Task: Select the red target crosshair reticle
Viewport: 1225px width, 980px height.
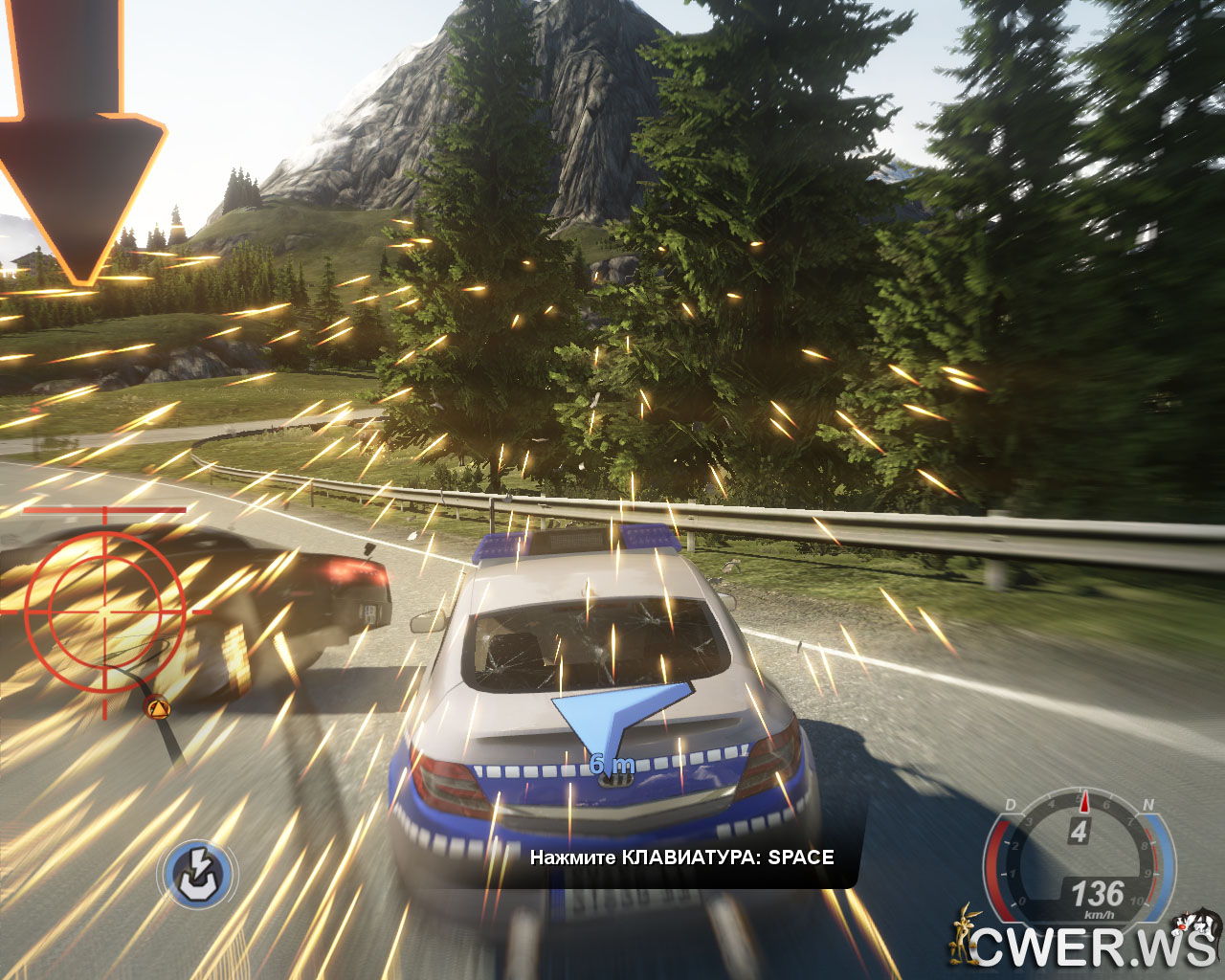Action: click(104, 610)
